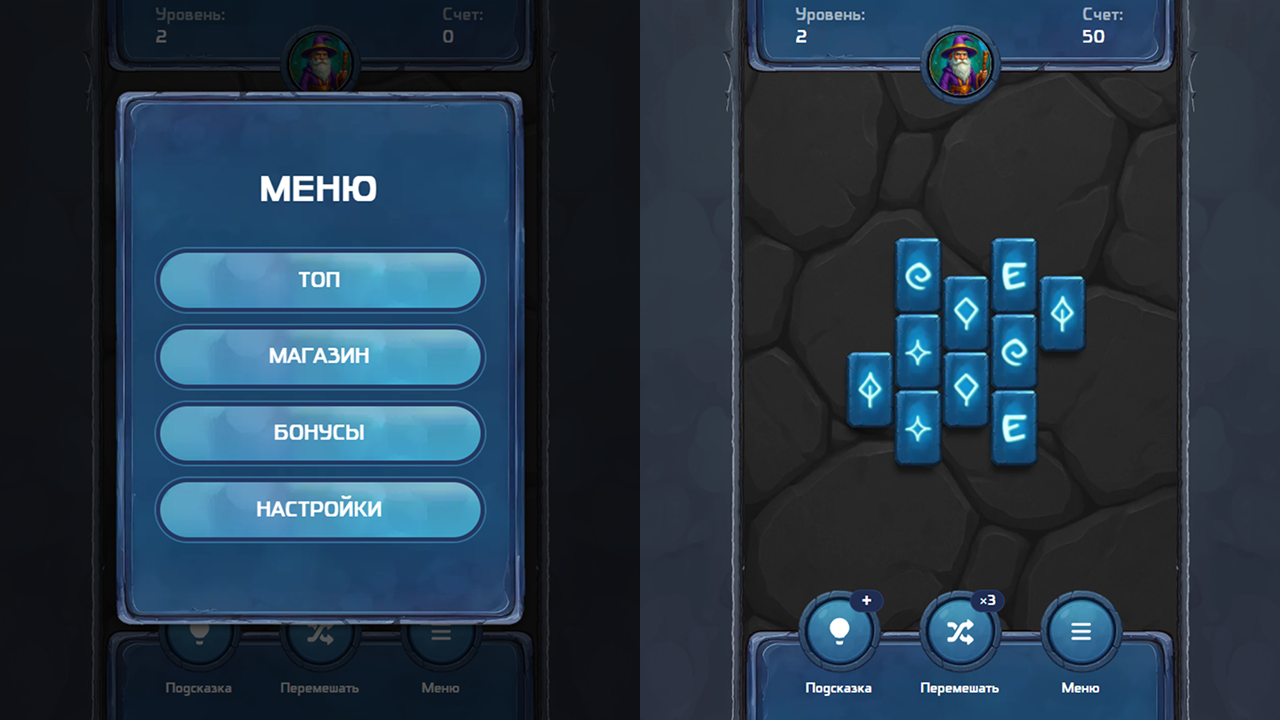
Task: Tap the dimmed shuffle icon on the left screen
Action: pyautogui.click(x=320, y=632)
